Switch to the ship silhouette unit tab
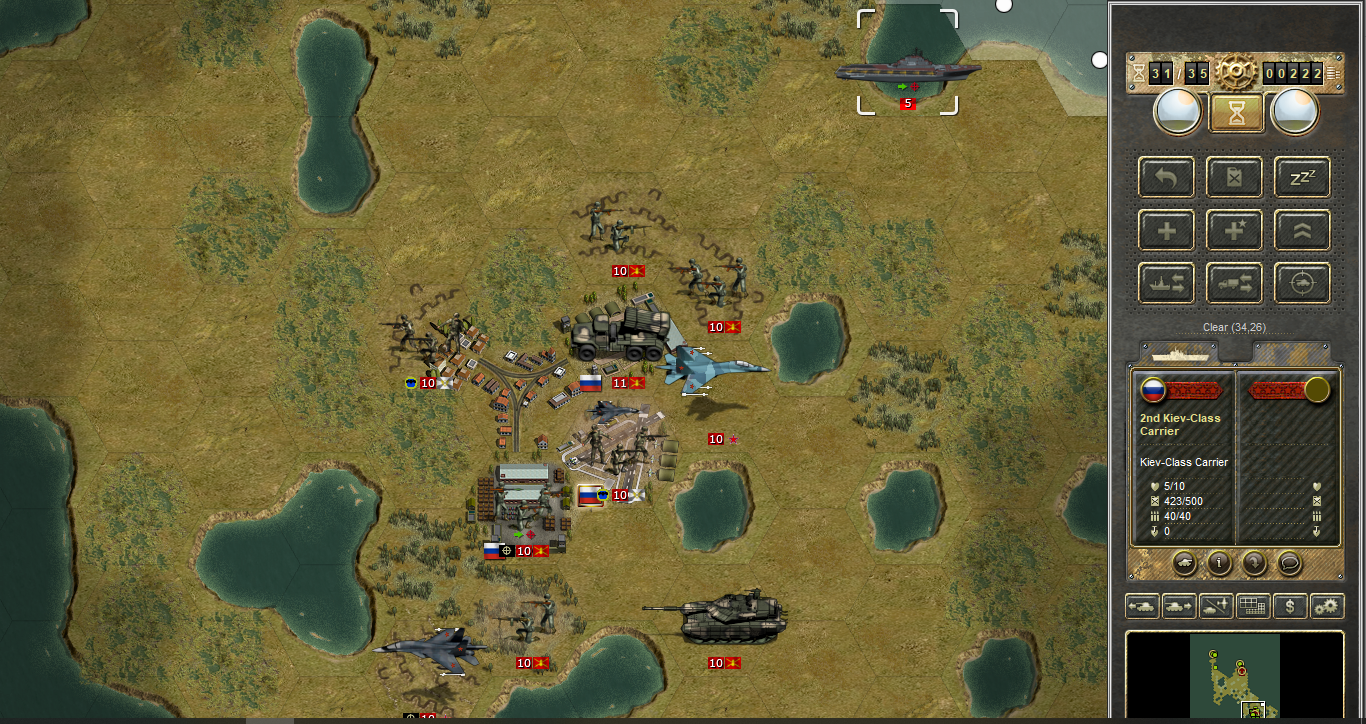This screenshot has height=724, width=1366. 1180,354
